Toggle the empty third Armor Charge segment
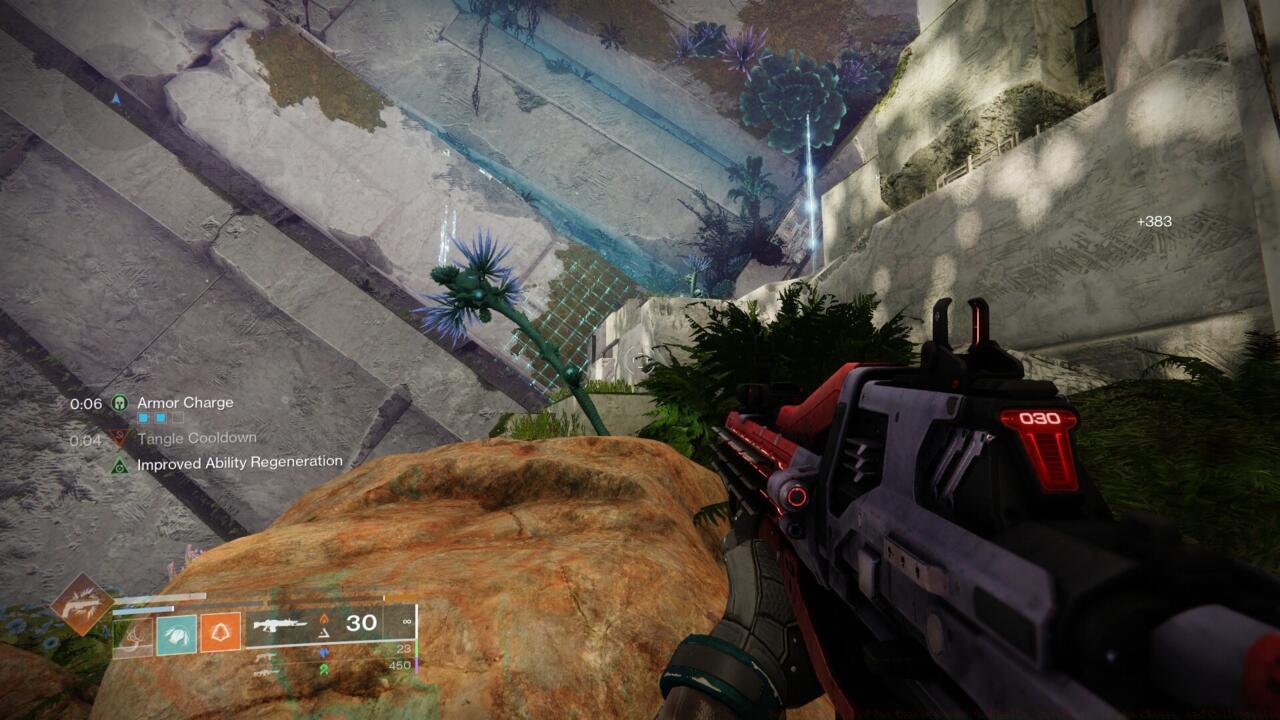The image size is (1280, 720). (x=176, y=418)
